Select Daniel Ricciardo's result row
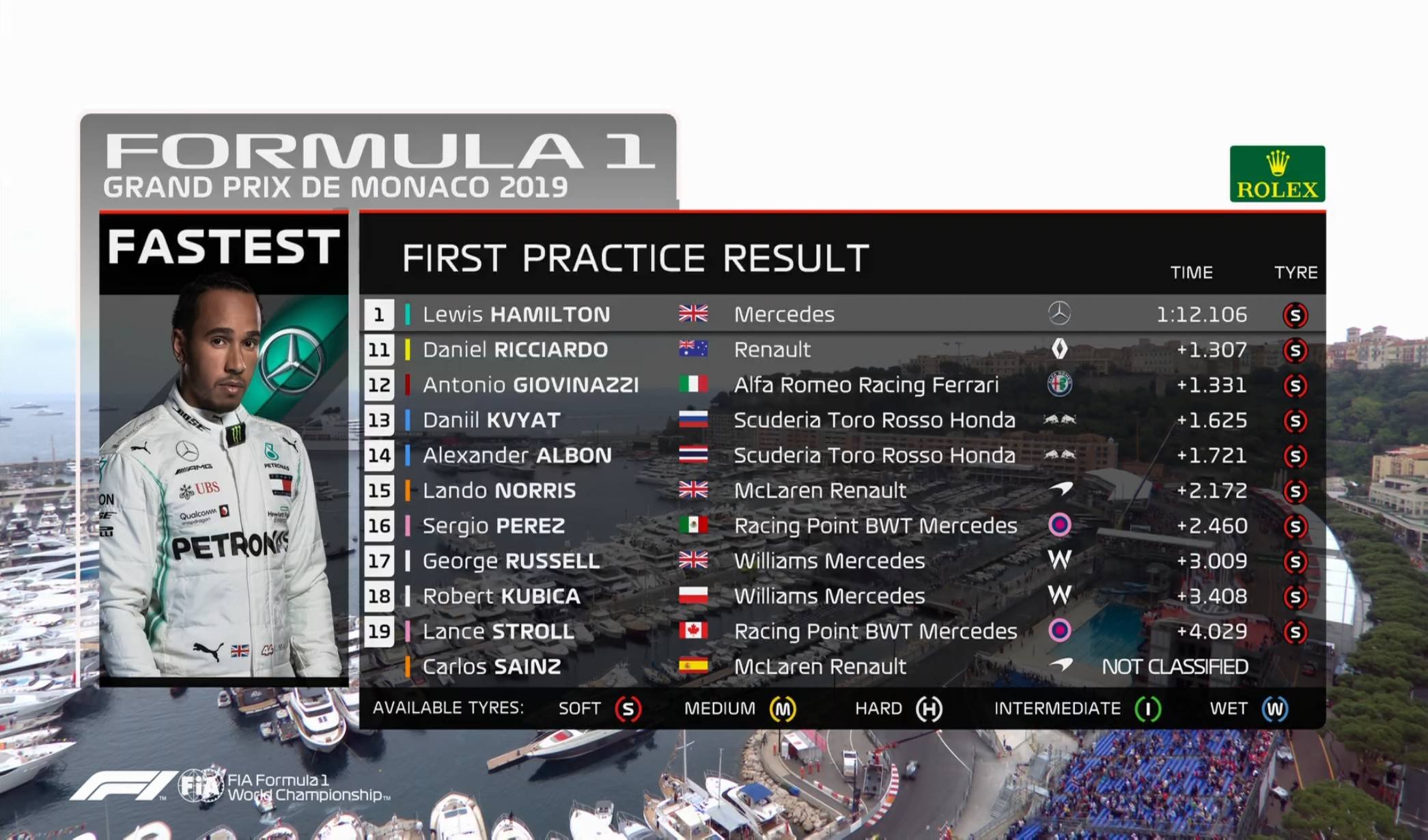Viewport: 1428px width, 840px height. tap(841, 350)
